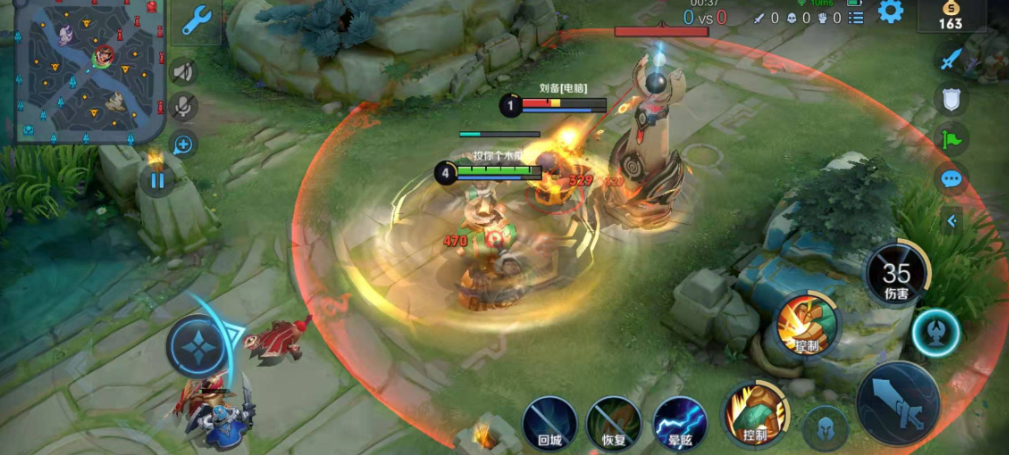The image size is (1009, 455).
Task: Cast the 晕眩 lightning stun spell
Action: [x=679, y=420]
